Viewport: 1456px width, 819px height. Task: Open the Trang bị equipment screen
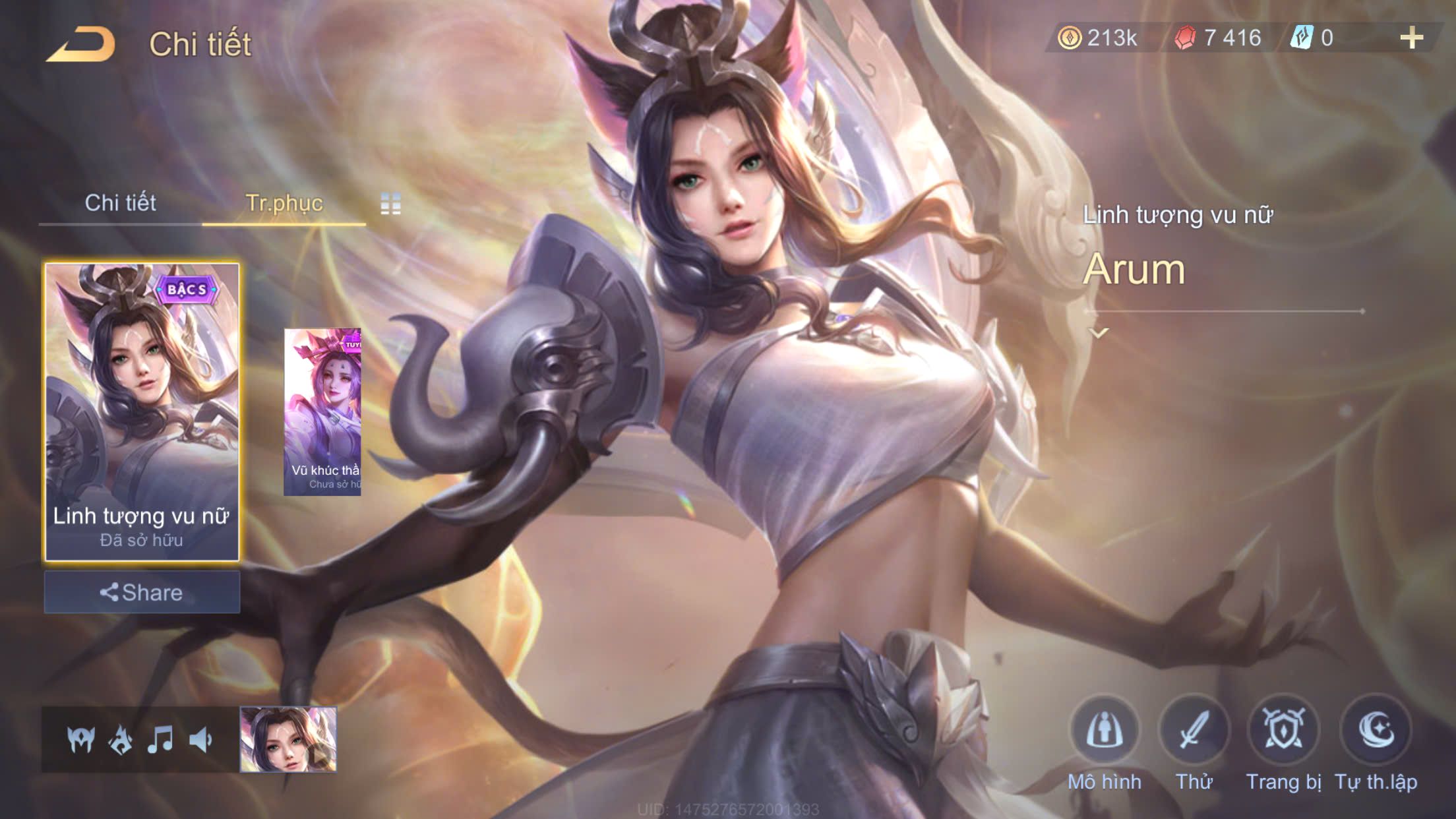1283,731
